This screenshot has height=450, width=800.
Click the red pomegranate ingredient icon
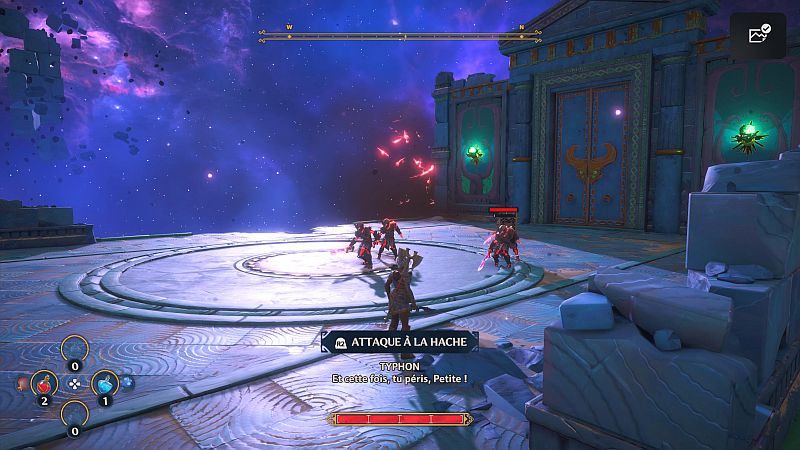(22, 383)
